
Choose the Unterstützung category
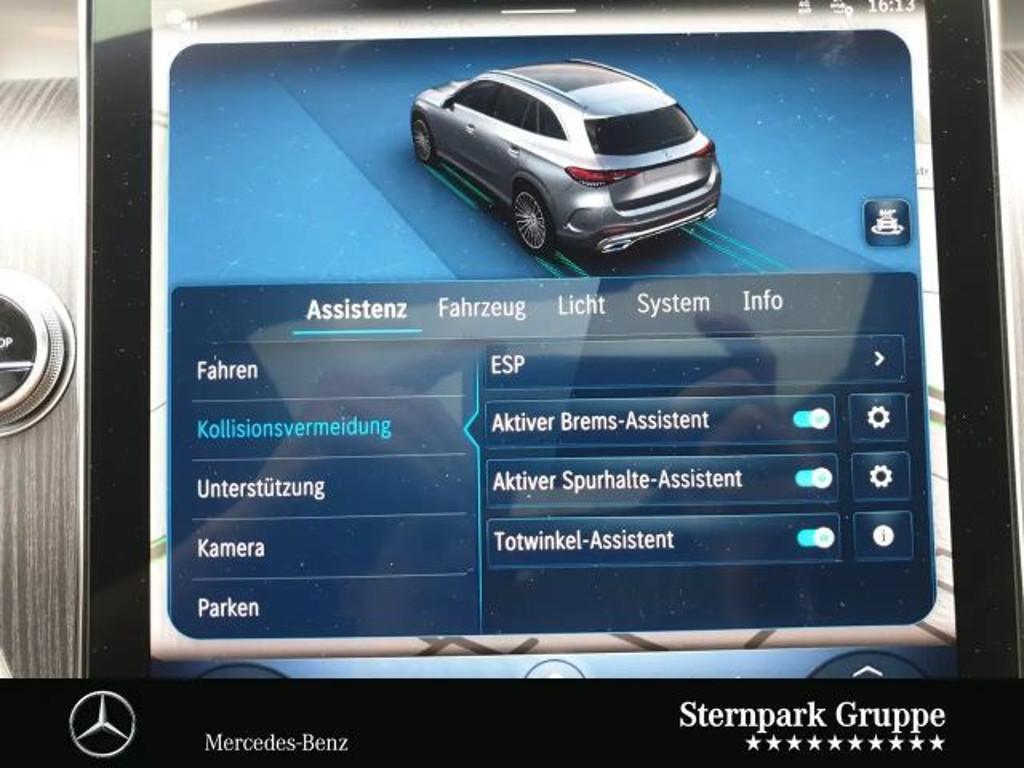(261, 488)
